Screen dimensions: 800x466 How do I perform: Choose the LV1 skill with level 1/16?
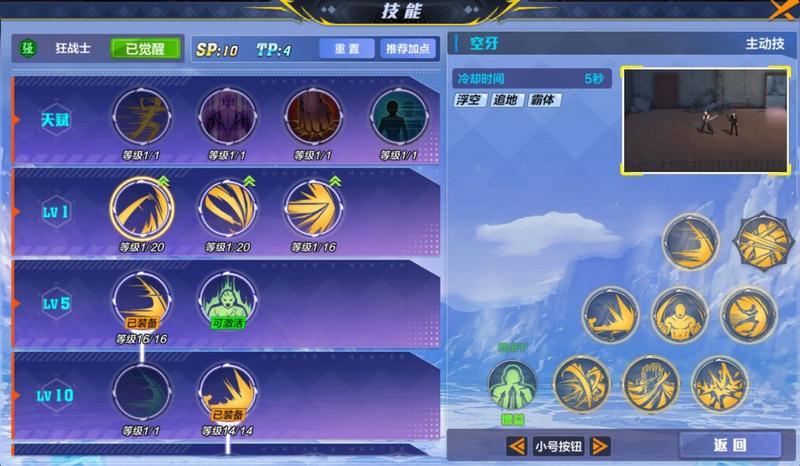[313, 207]
